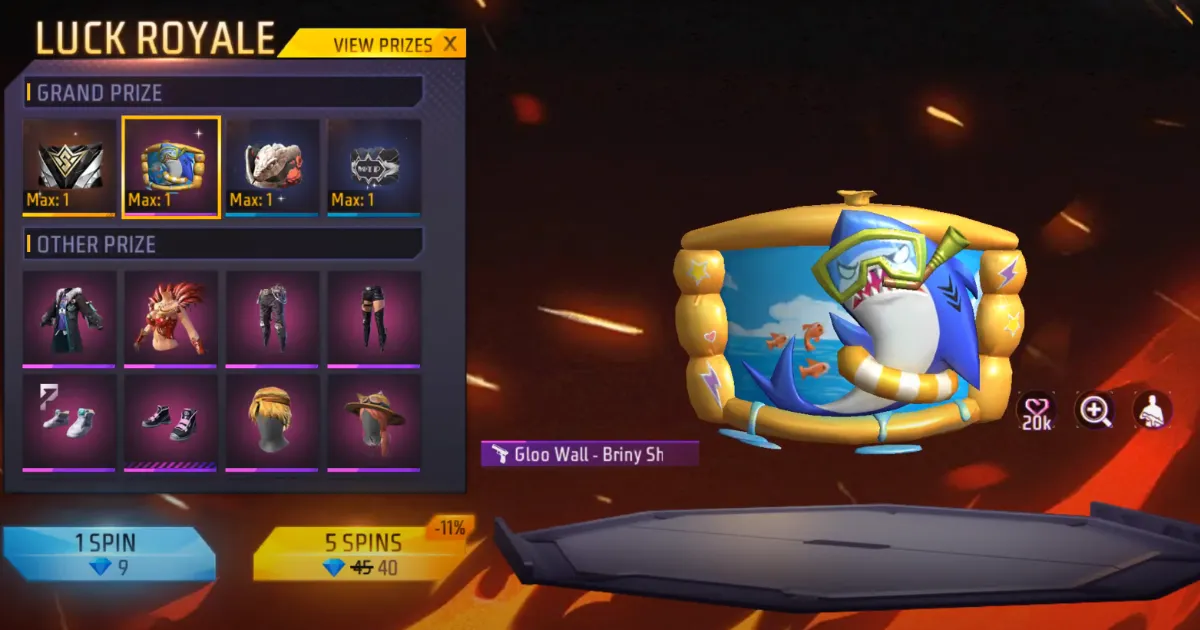The height and width of the screenshot is (630, 1200).
Task: Select the dark long pants prize
Action: [x=273, y=318]
